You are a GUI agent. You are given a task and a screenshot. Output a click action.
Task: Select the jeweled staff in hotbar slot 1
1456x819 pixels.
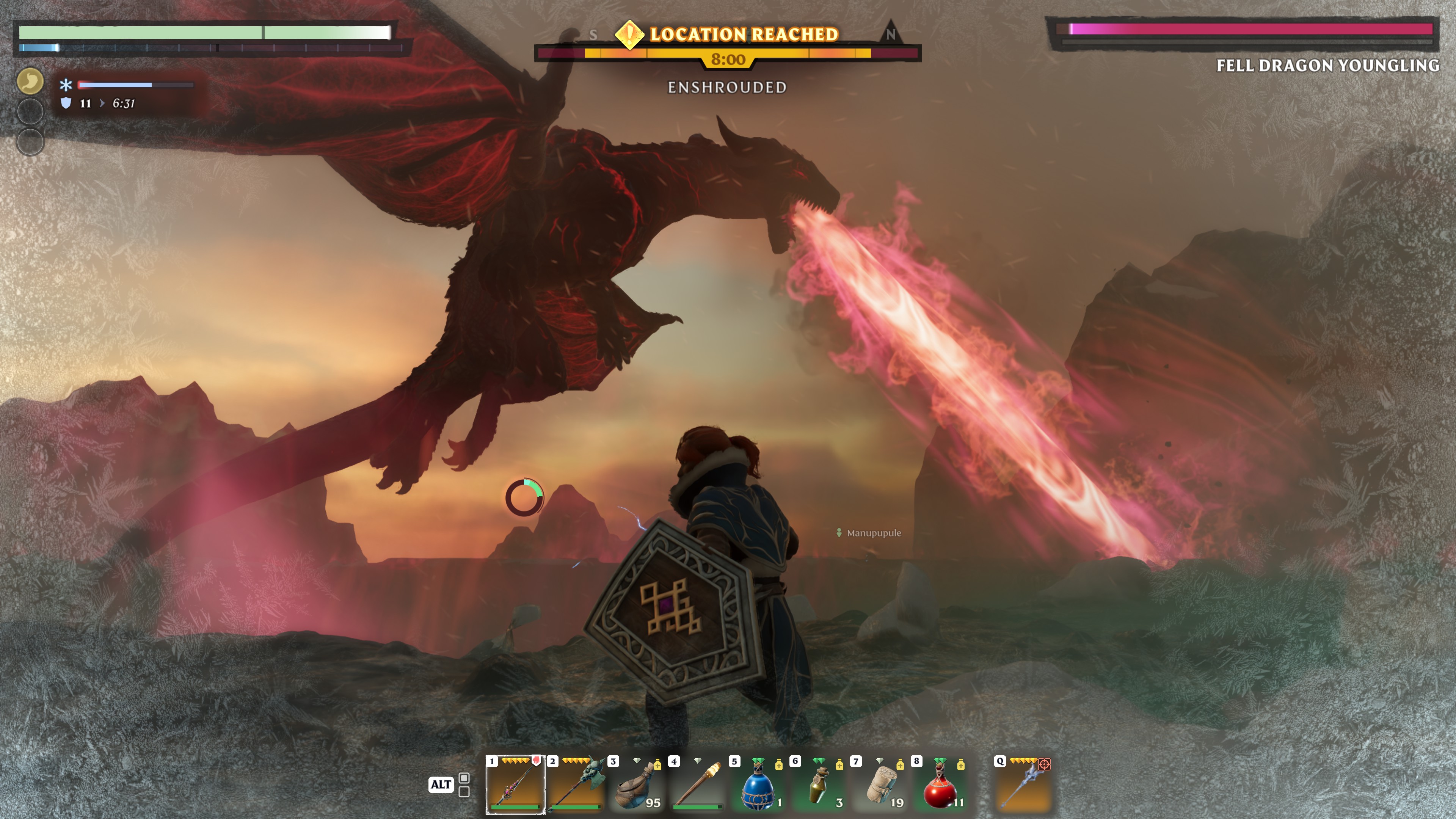click(515, 785)
